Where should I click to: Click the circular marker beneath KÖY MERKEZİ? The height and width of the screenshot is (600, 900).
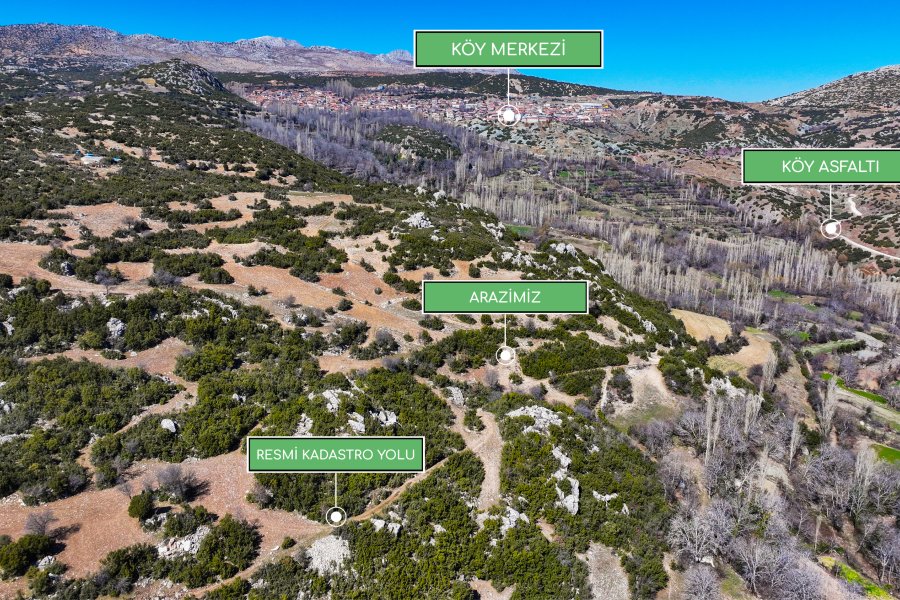coord(508,115)
